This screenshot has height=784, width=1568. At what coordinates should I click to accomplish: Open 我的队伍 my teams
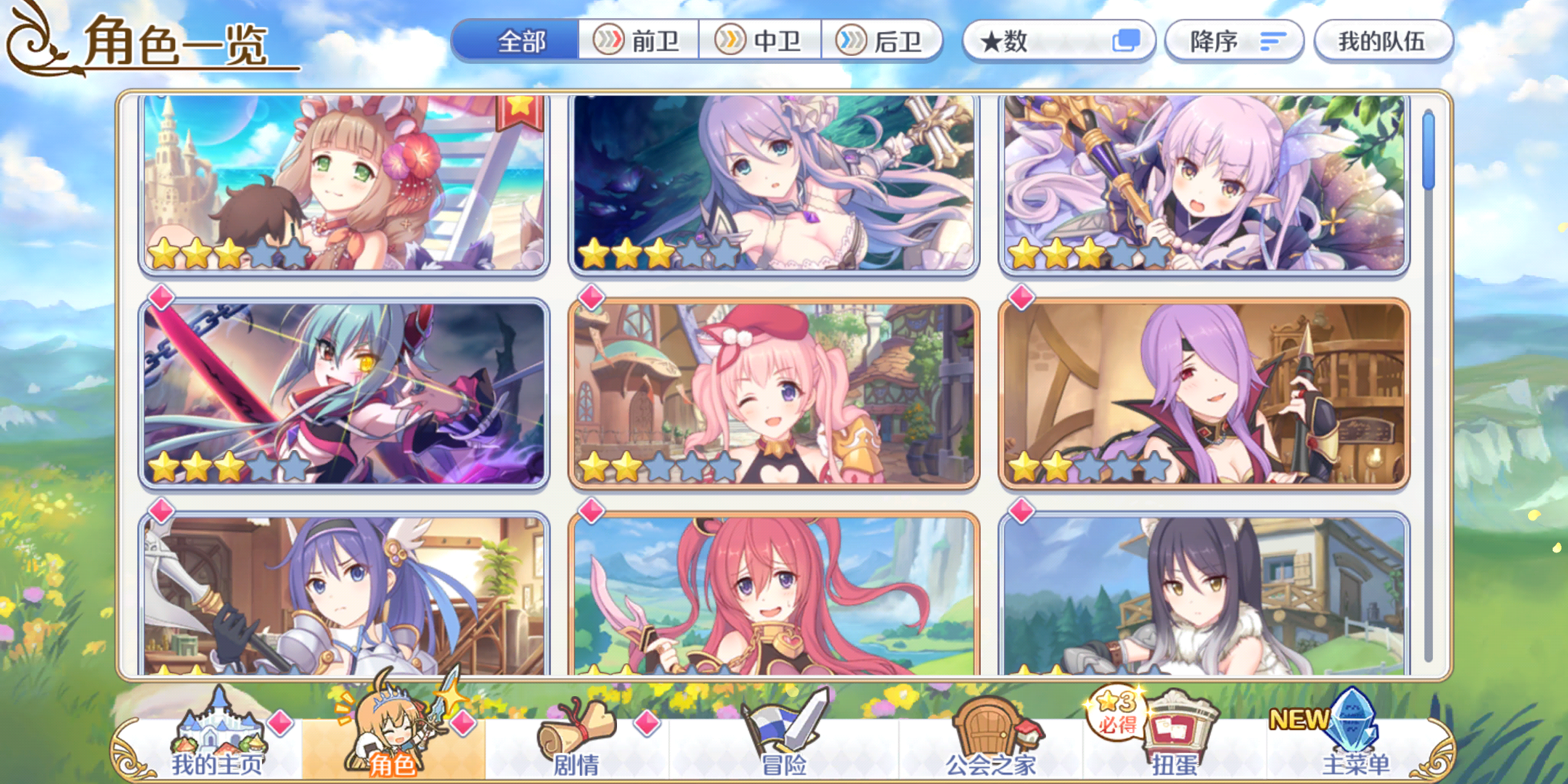click(1383, 41)
